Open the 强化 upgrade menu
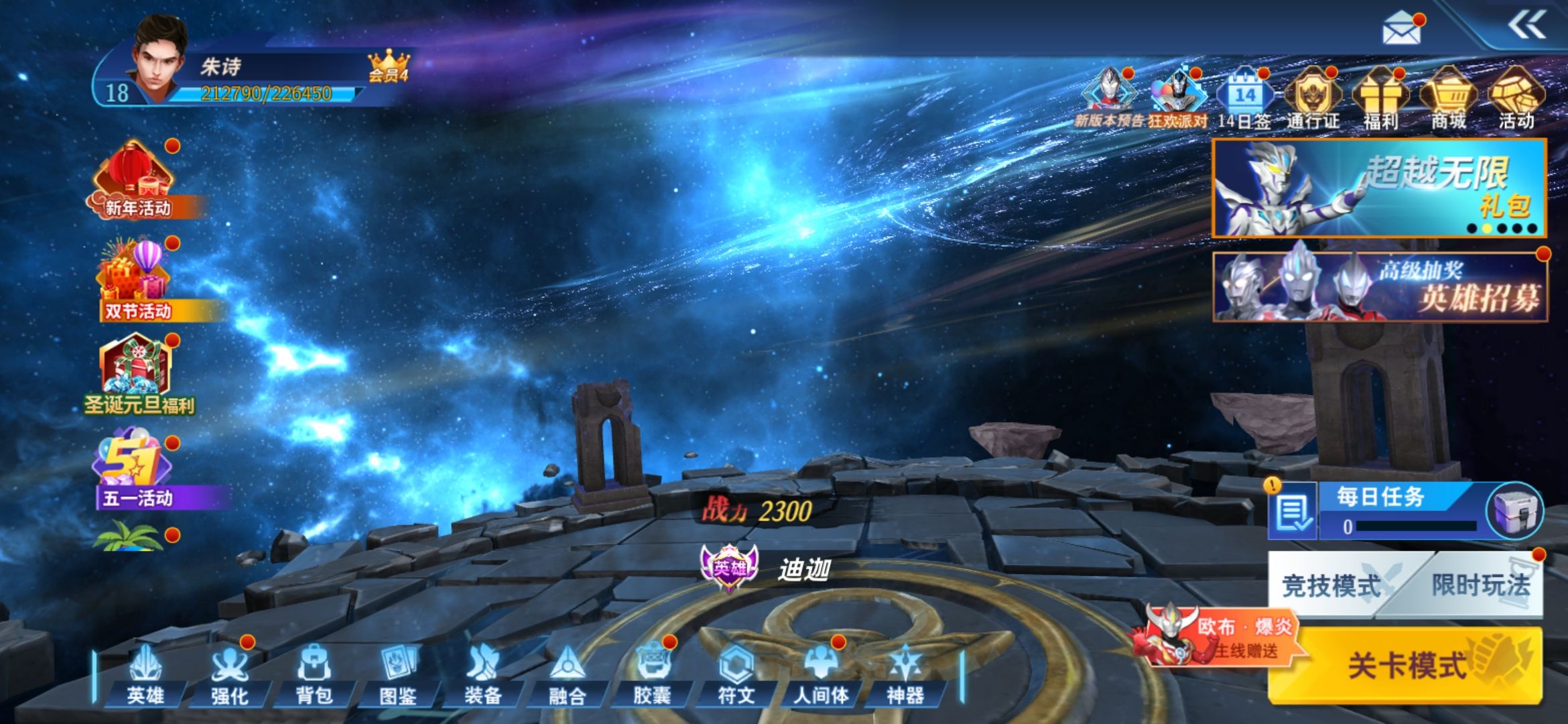Screen dimensions: 1568x724 pos(230,674)
